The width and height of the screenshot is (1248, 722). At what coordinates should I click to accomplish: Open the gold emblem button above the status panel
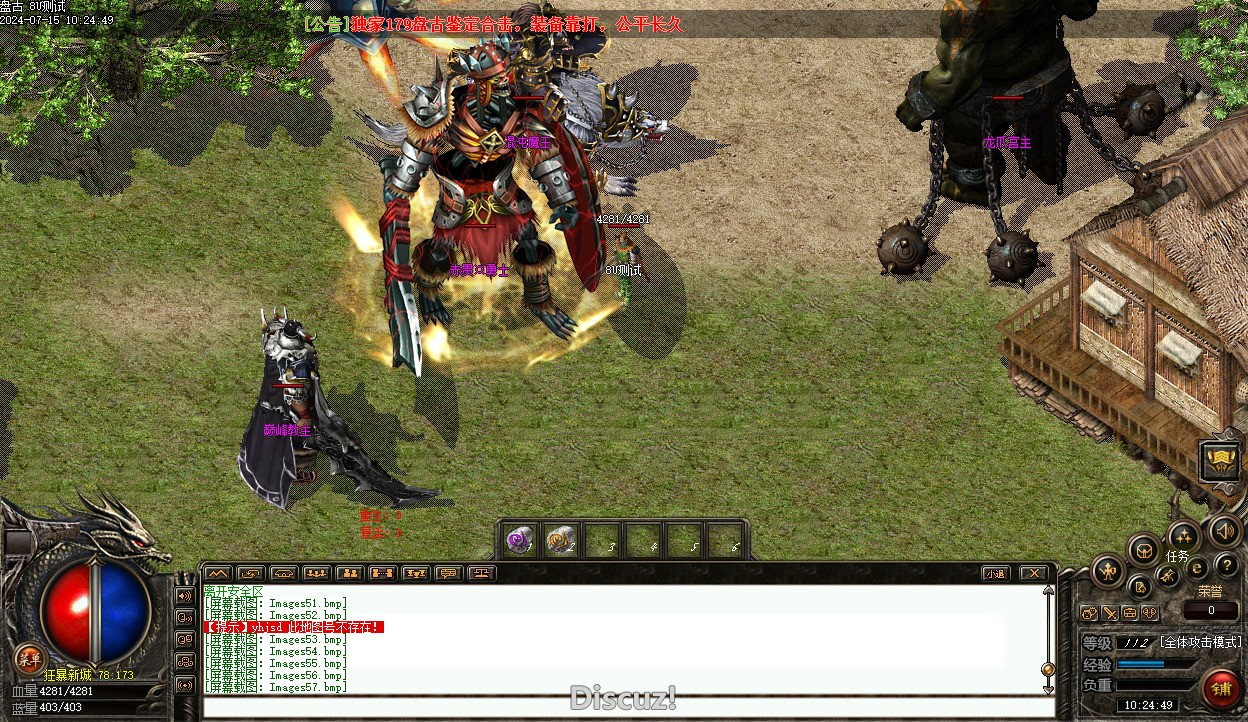pyautogui.click(x=1220, y=461)
